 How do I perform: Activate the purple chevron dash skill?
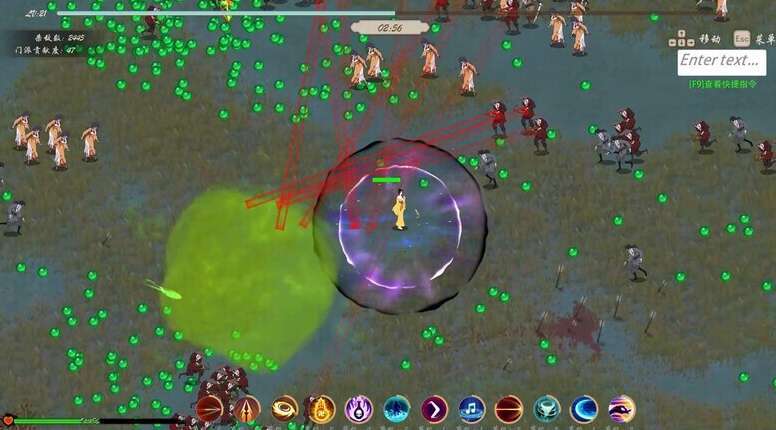click(x=434, y=409)
